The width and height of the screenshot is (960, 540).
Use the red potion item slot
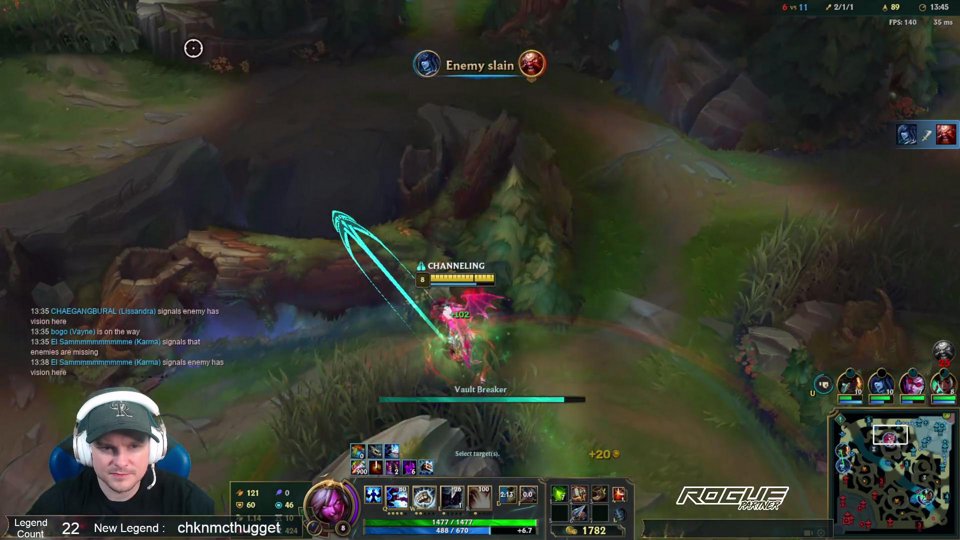619,493
